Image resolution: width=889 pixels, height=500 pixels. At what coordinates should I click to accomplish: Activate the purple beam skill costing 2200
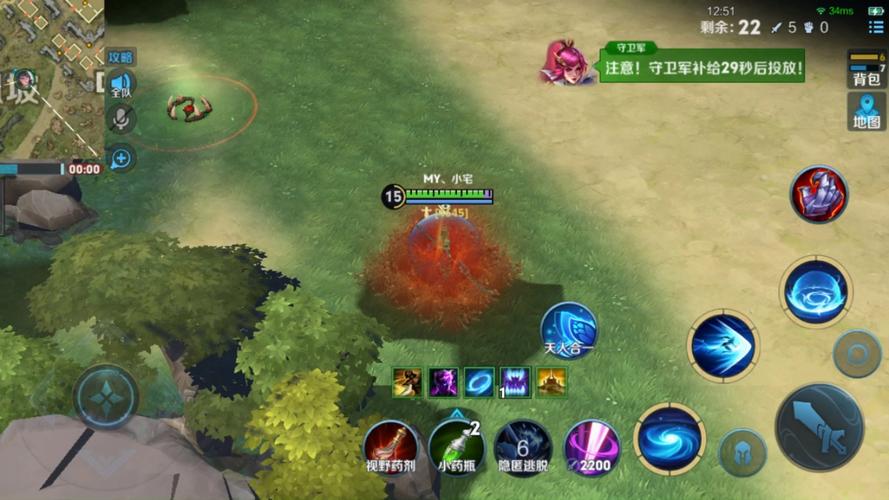click(591, 446)
